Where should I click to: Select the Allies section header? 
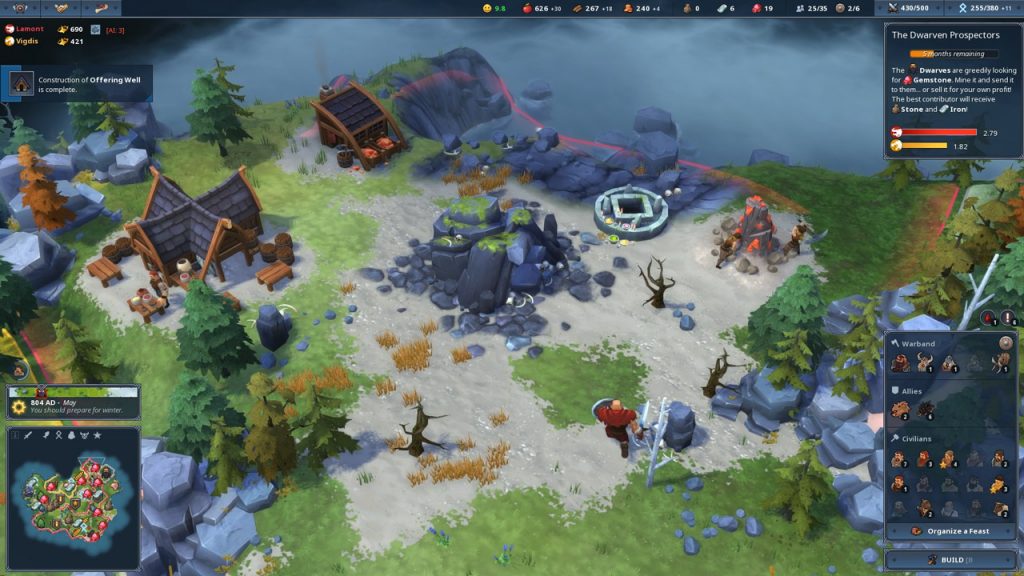[914, 390]
